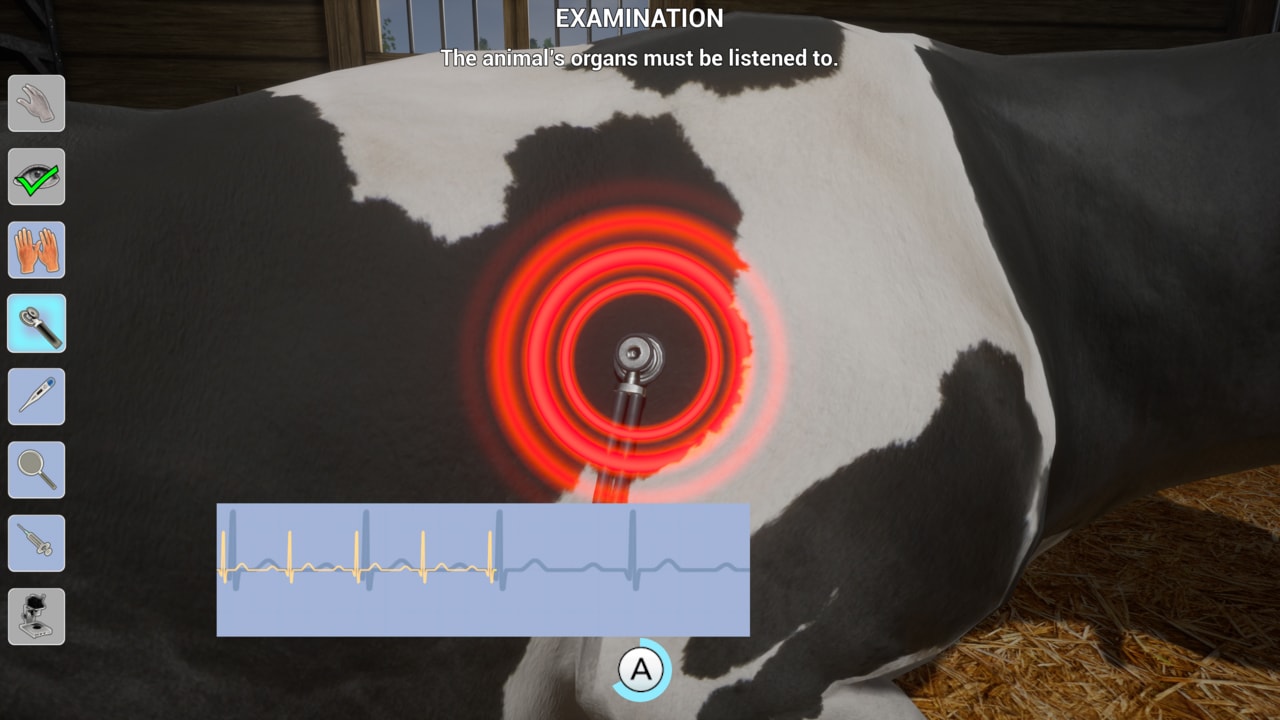Click the topmost sidebar tool slot
The width and height of the screenshot is (1280, 720).
point(36,103)
